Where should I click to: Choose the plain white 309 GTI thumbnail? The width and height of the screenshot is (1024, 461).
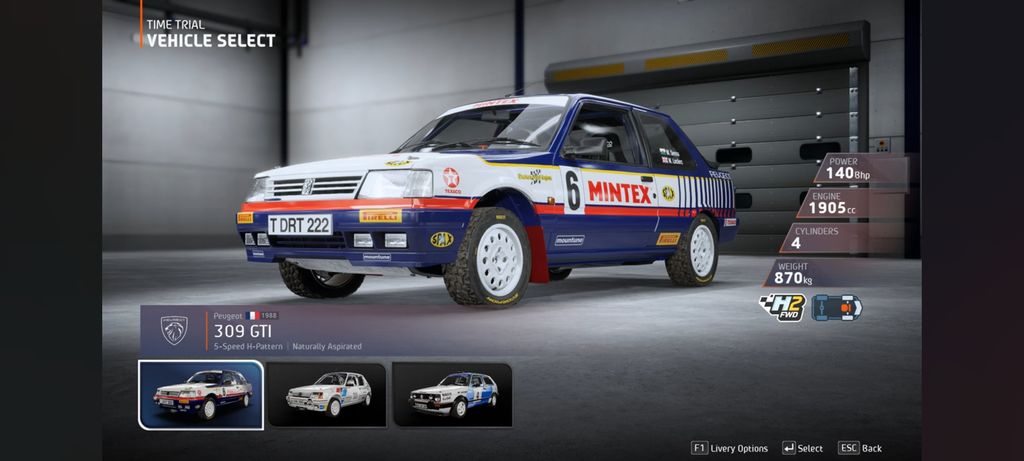(x=327, y=394)
